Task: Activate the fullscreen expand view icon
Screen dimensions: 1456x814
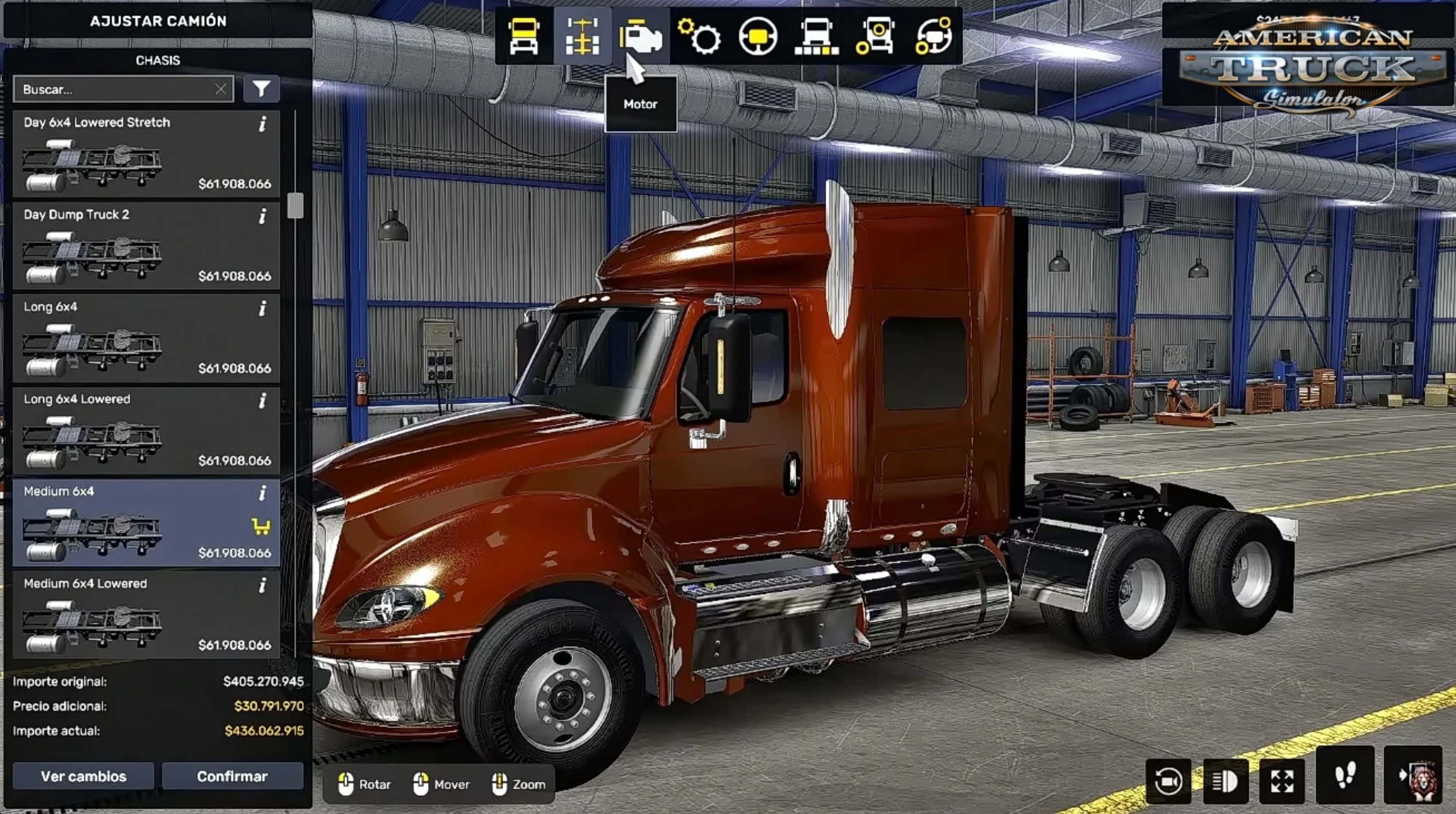Action: tap(1282, 782)
